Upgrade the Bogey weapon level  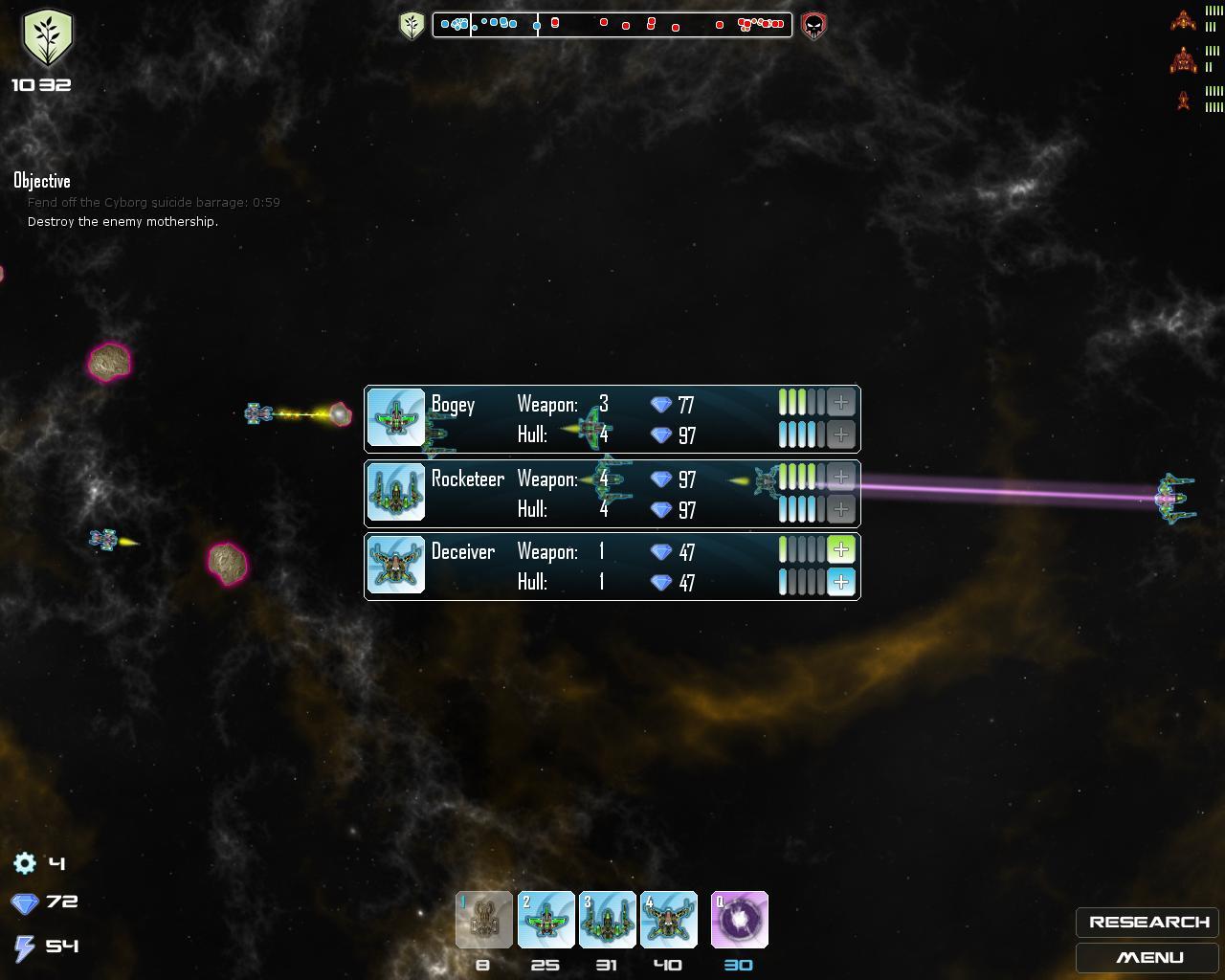(840, 403)
